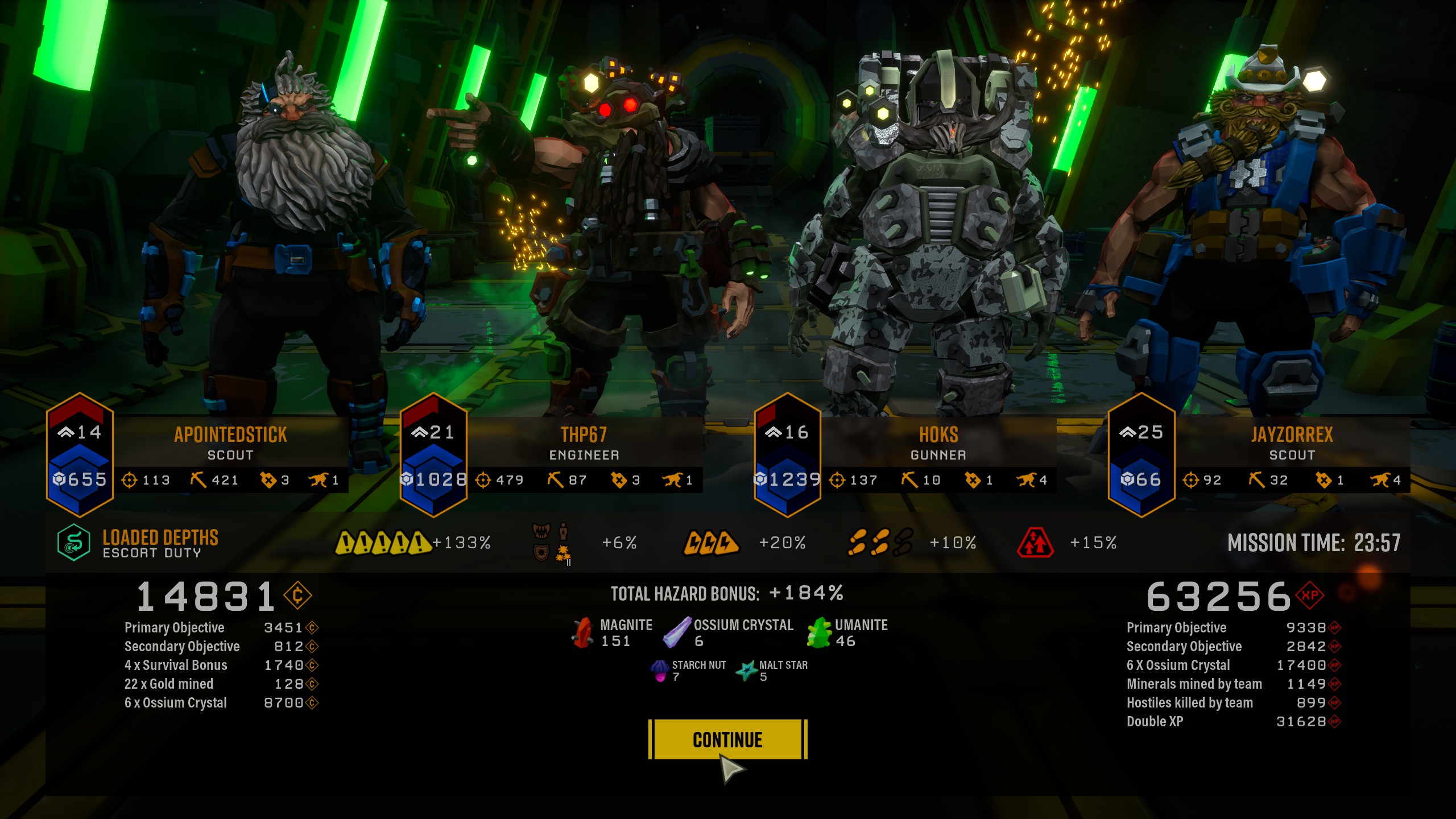Choose Hoks' gunner player card
Viewport: 1456px width, 819px height.
(x=938, y=444)
